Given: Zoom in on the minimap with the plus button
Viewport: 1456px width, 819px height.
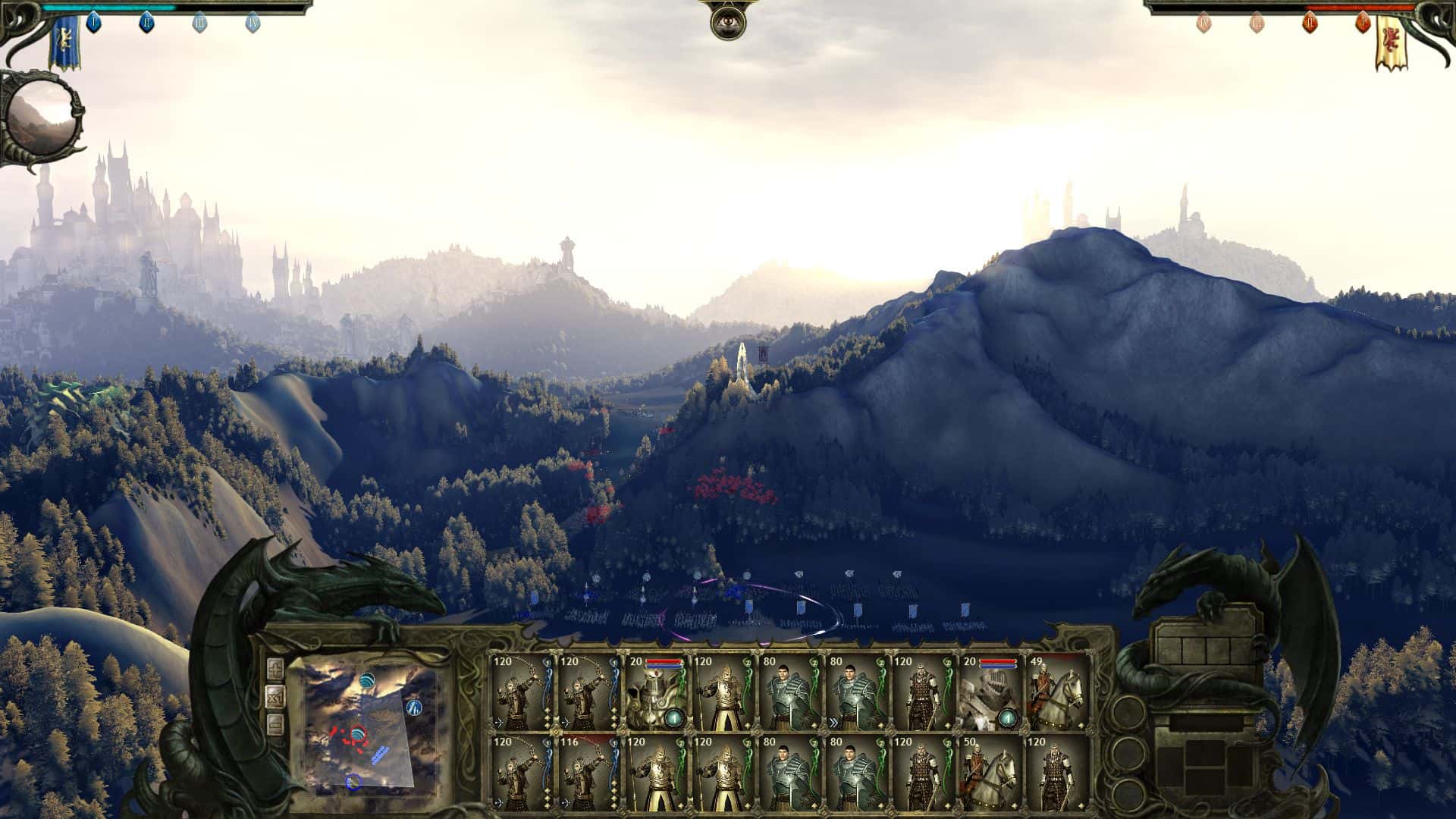Looking at the screenshot, I should (x=276, y=667).
